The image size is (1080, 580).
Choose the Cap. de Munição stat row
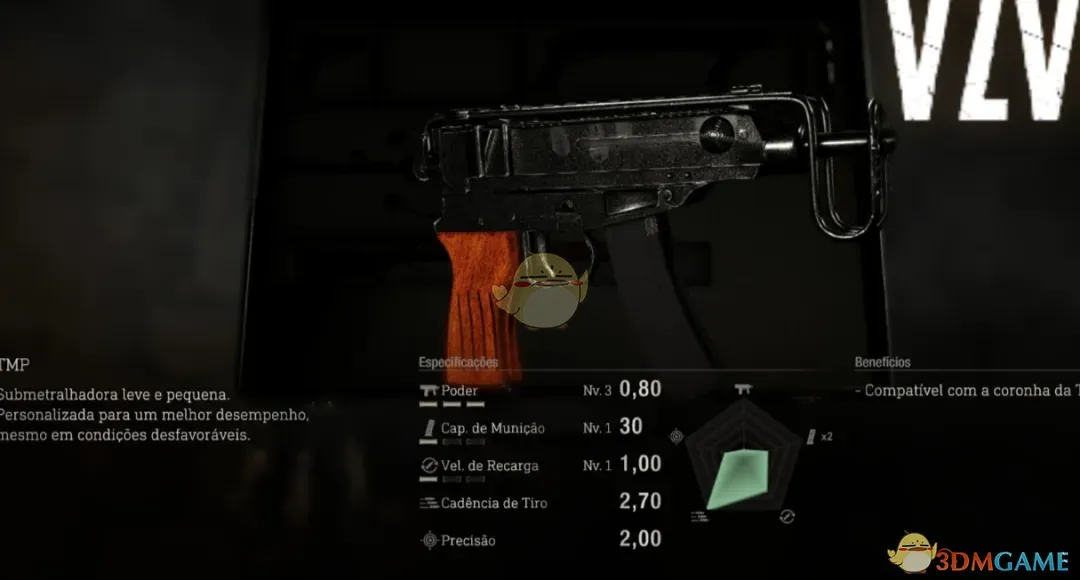click(540, 428)
